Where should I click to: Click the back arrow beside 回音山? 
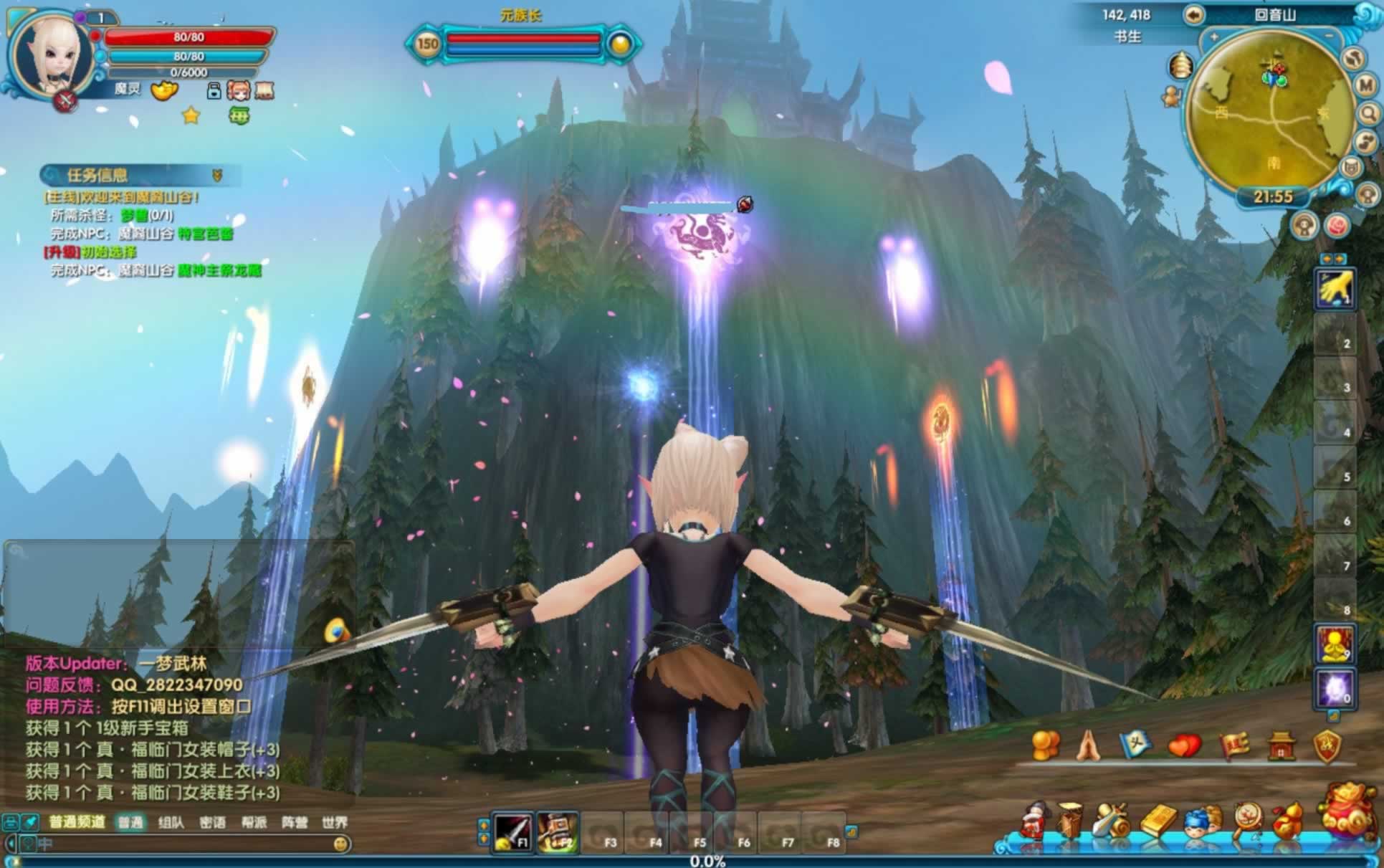[1193, 15]
